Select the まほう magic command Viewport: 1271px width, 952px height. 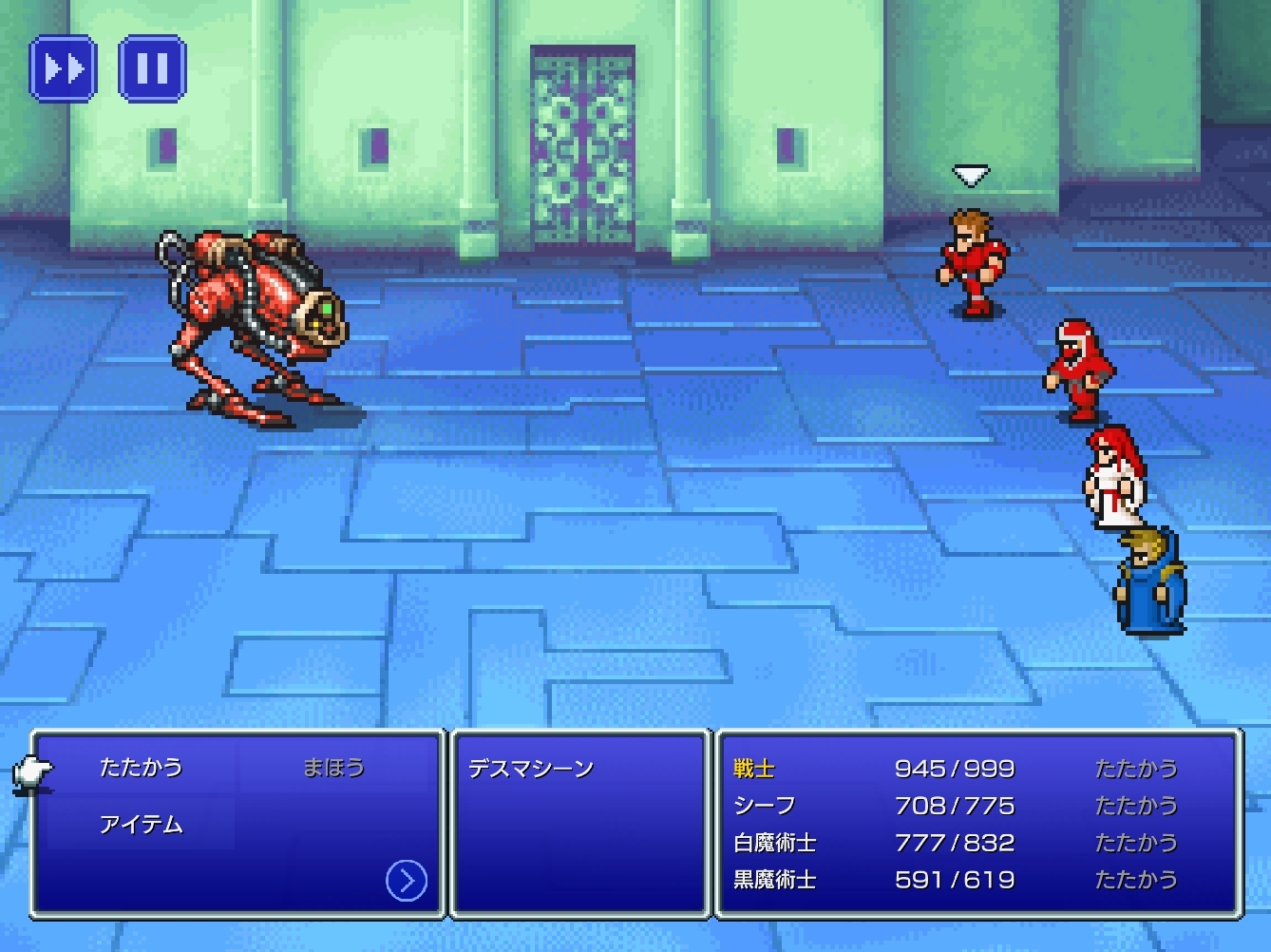[333, 767]
